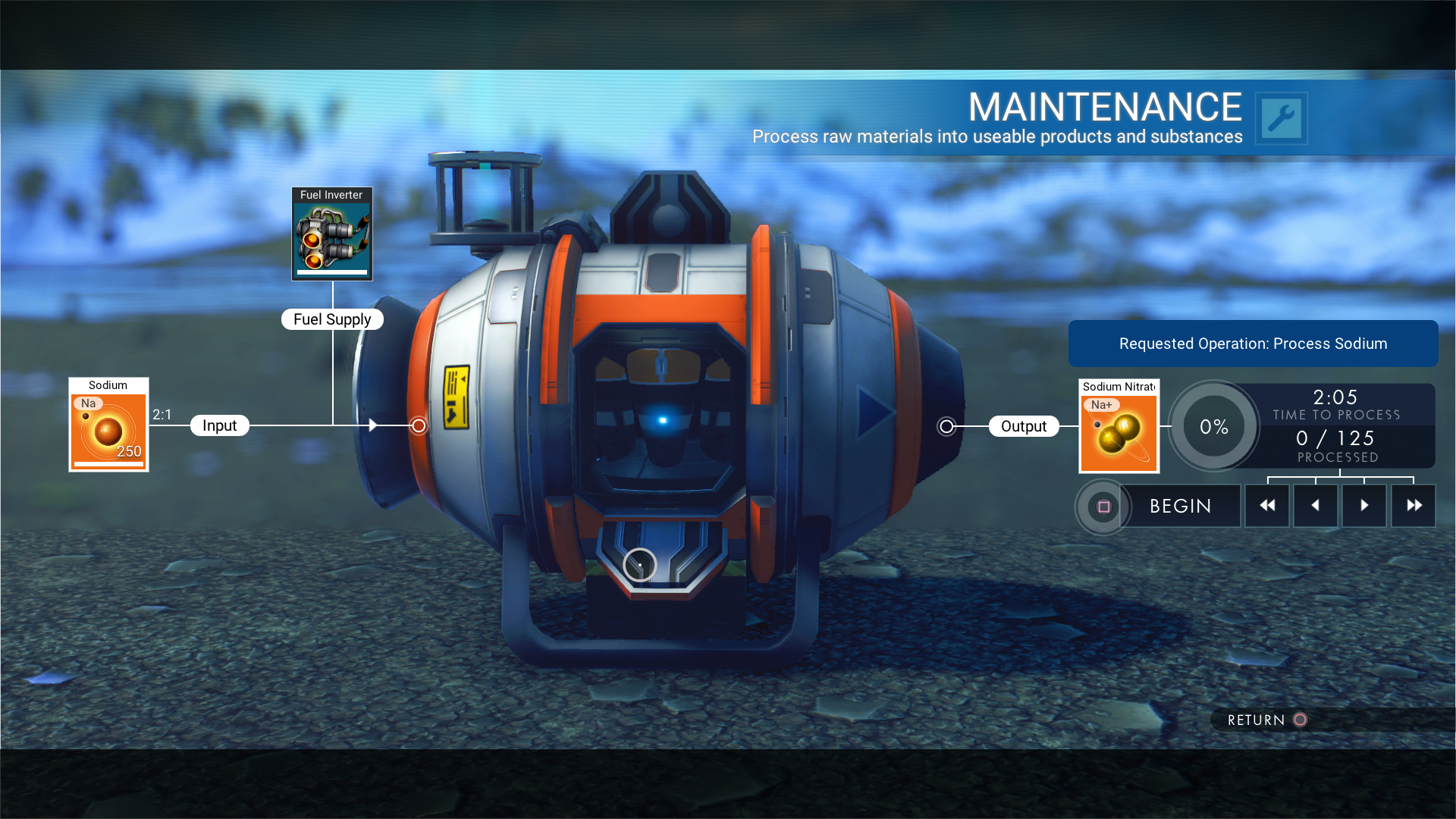1456x819 pixels.
Task: Click the RETURN option to exit
Action: point(1266,720)
